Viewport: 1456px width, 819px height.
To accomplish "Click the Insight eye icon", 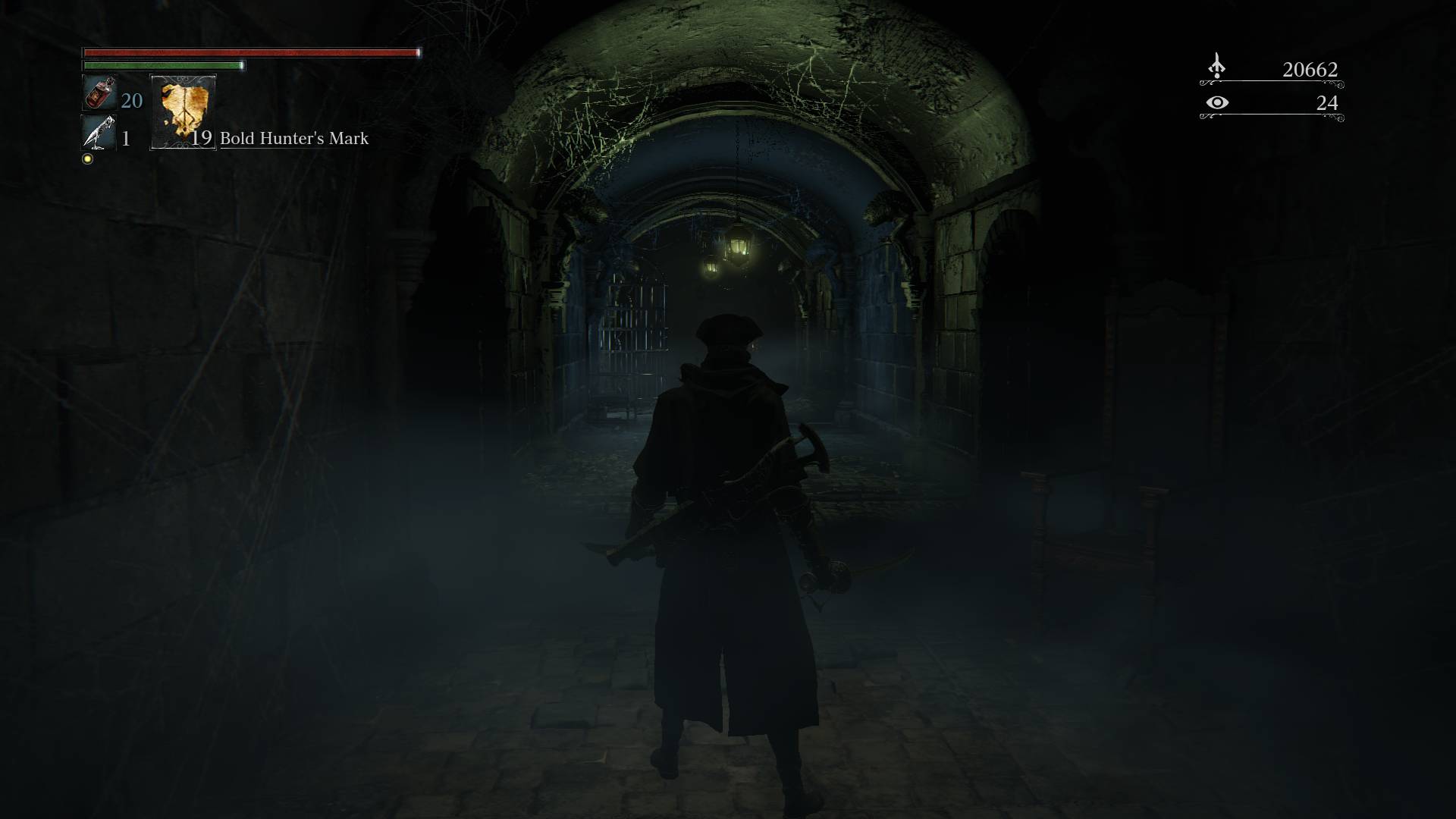I will click(x=1216, y=102).
